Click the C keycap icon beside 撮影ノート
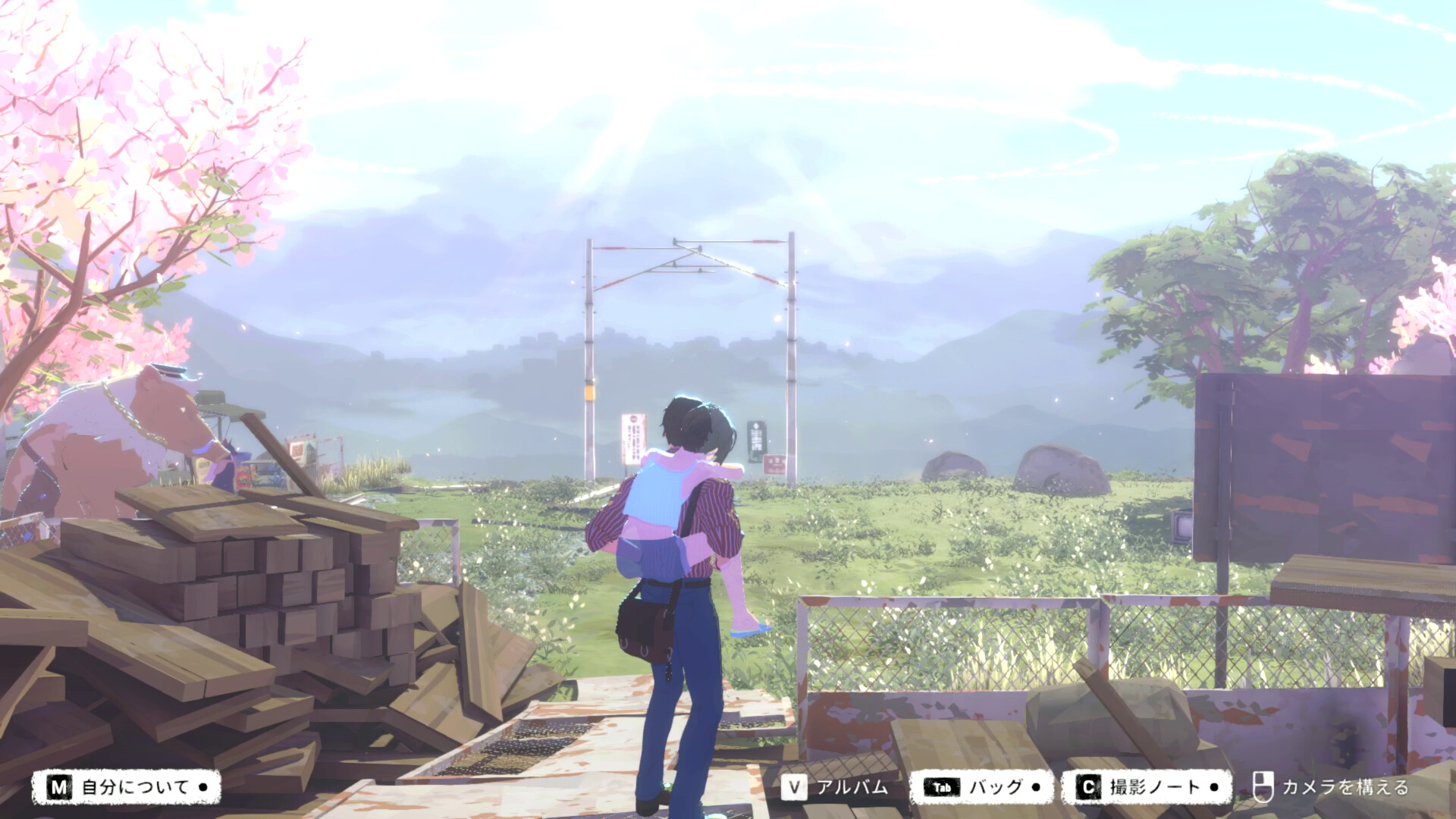The height and width of the screenshot is (819, 1456). (x=1088, y=787)
